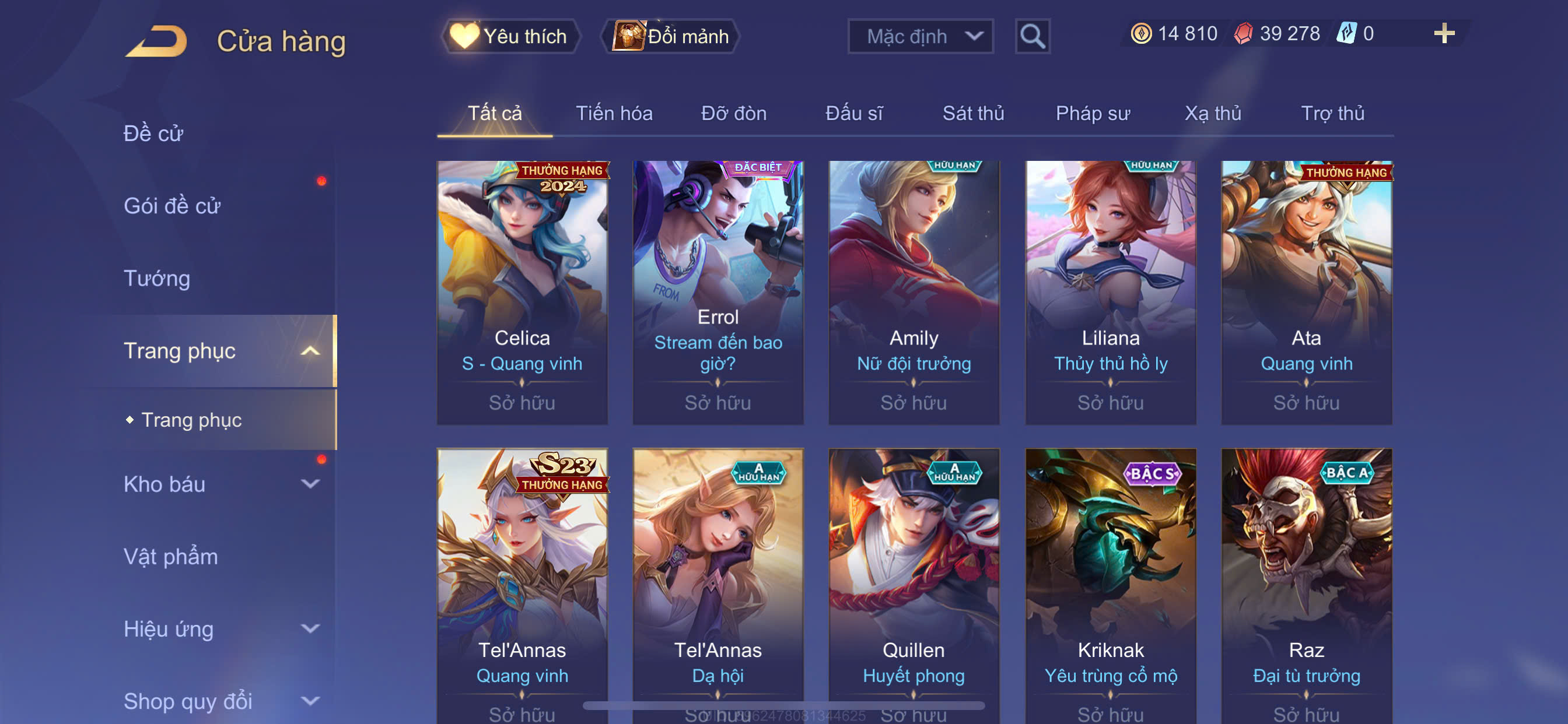Select Kriknak Yêu trùng cổ mộ card
This screenshot has height=724, width=1568.
[1110, 584]
